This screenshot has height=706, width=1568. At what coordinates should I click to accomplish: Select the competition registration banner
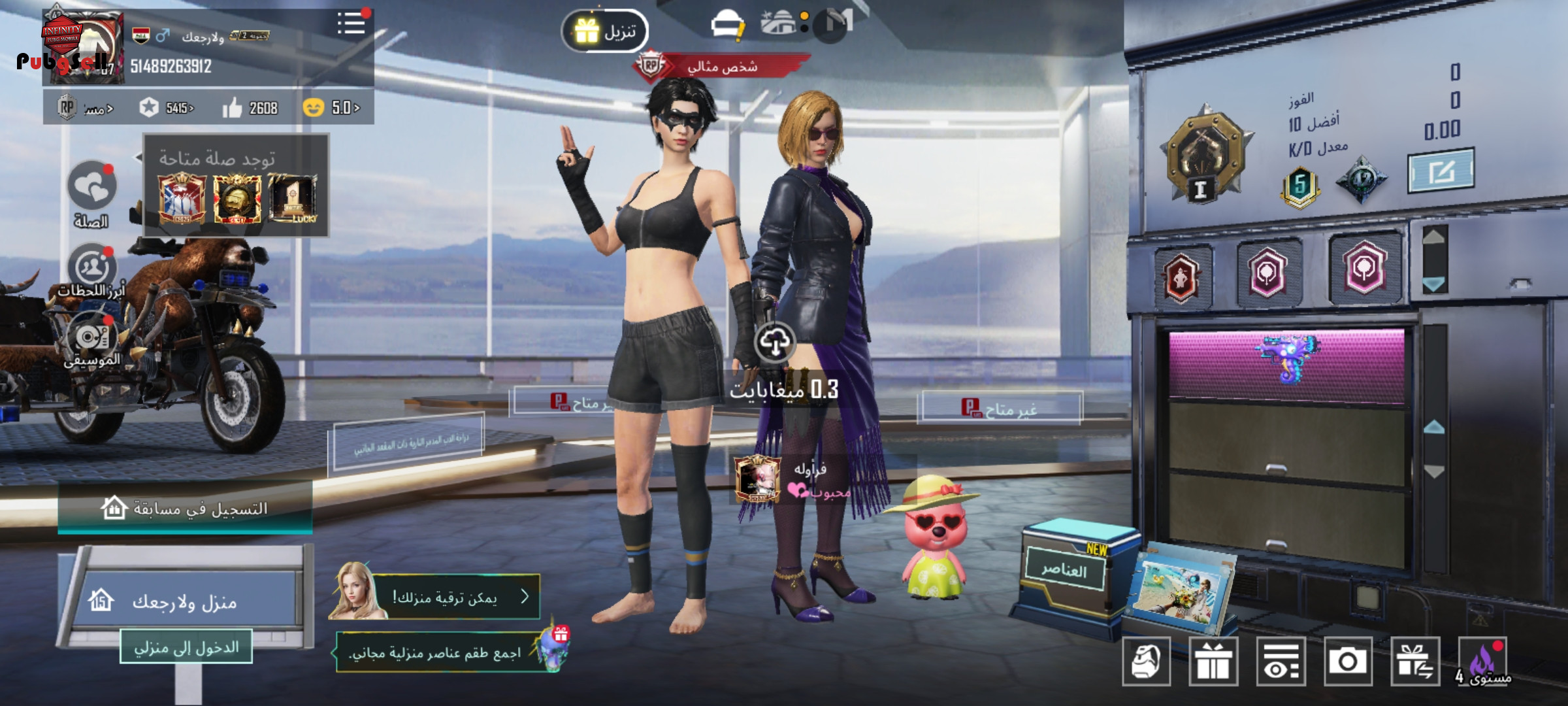[185, 508]
